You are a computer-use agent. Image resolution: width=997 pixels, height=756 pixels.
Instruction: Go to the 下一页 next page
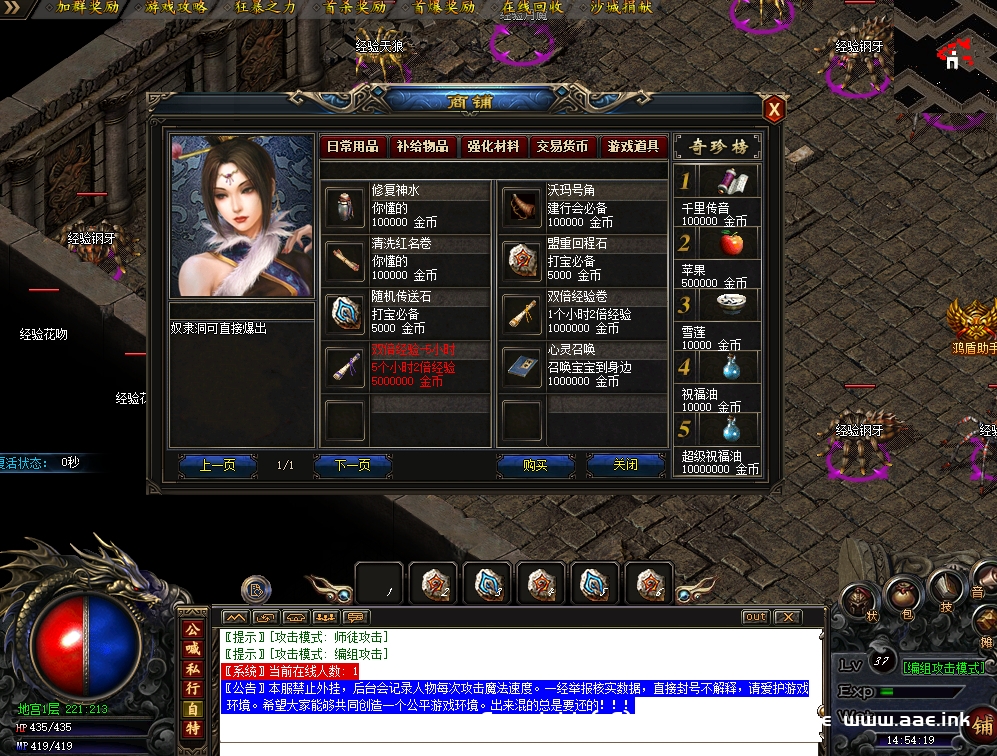(x=352, y=465)
